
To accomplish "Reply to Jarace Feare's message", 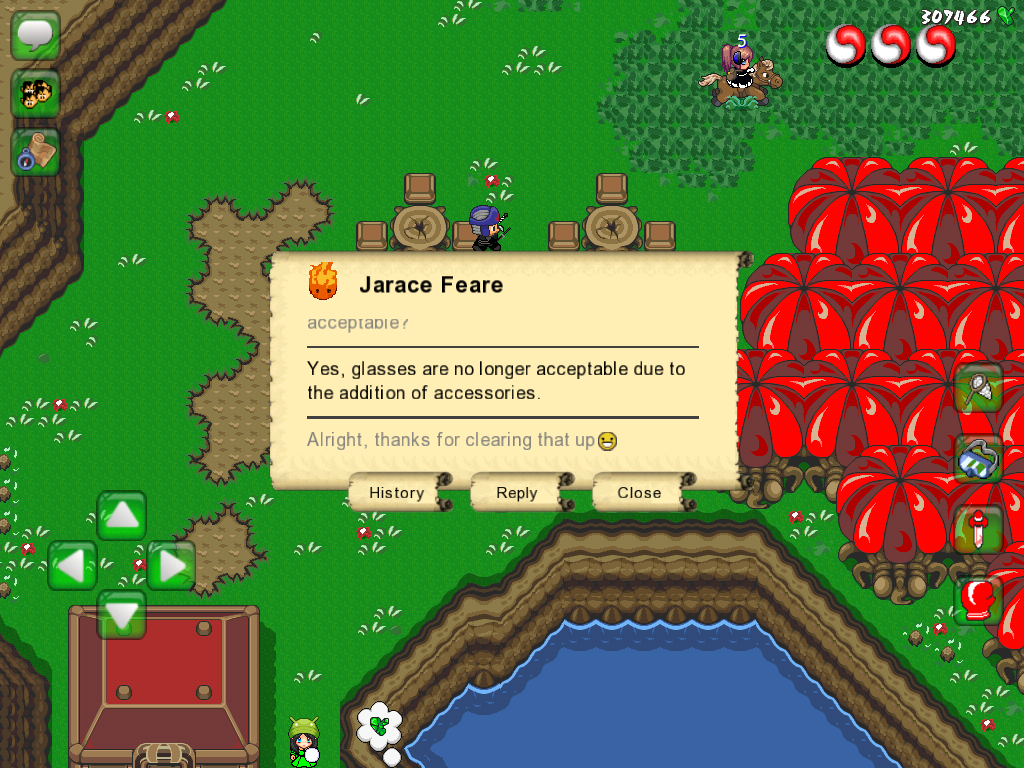I will pos(517,493).
